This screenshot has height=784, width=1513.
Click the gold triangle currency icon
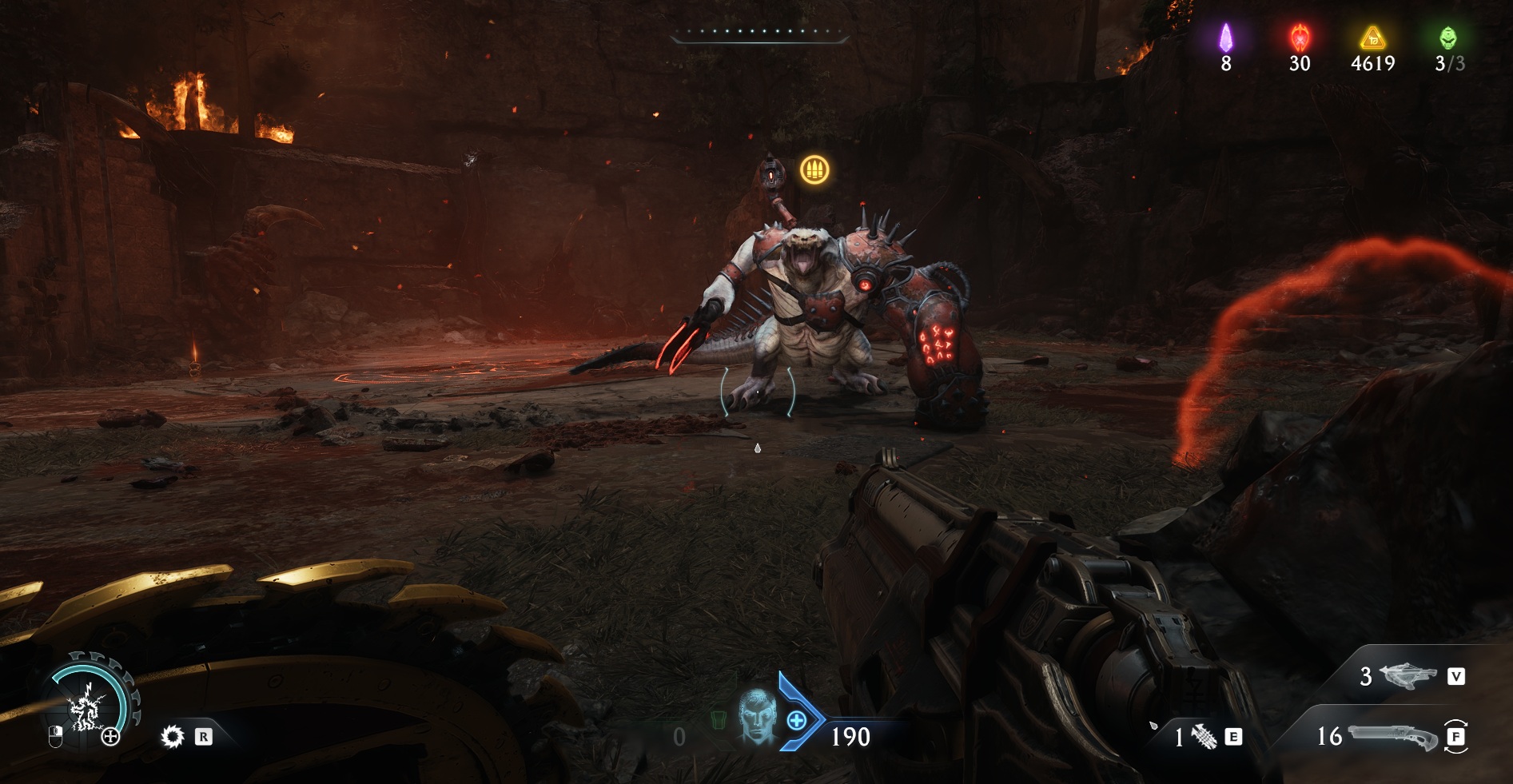point(1372,38)
